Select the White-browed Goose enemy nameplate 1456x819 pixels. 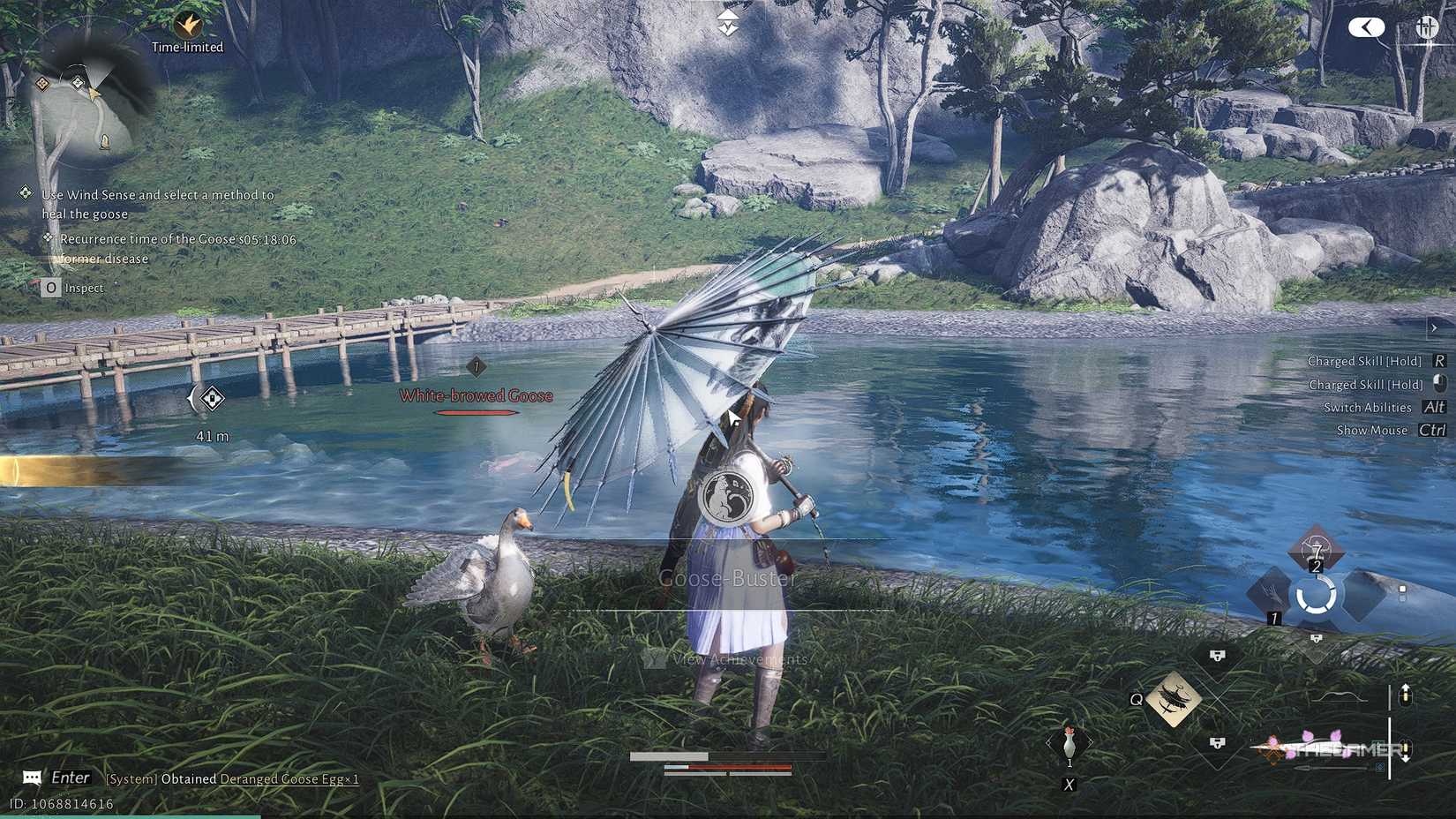tap(477, 395)
